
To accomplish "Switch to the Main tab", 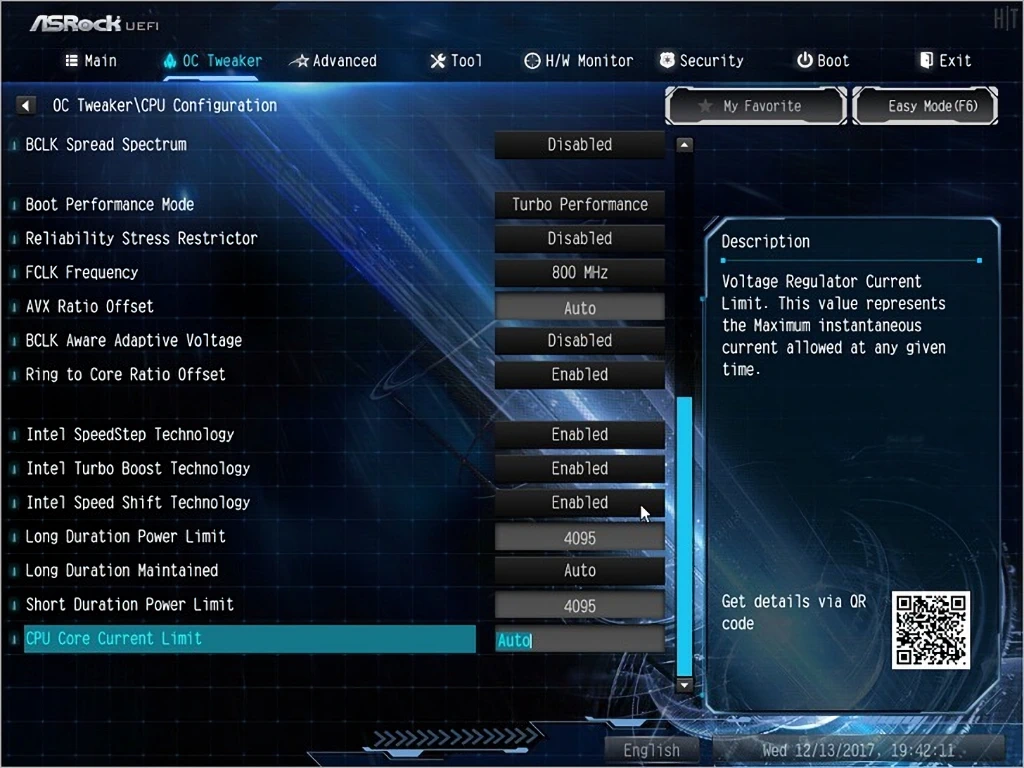I will point(91,61).
